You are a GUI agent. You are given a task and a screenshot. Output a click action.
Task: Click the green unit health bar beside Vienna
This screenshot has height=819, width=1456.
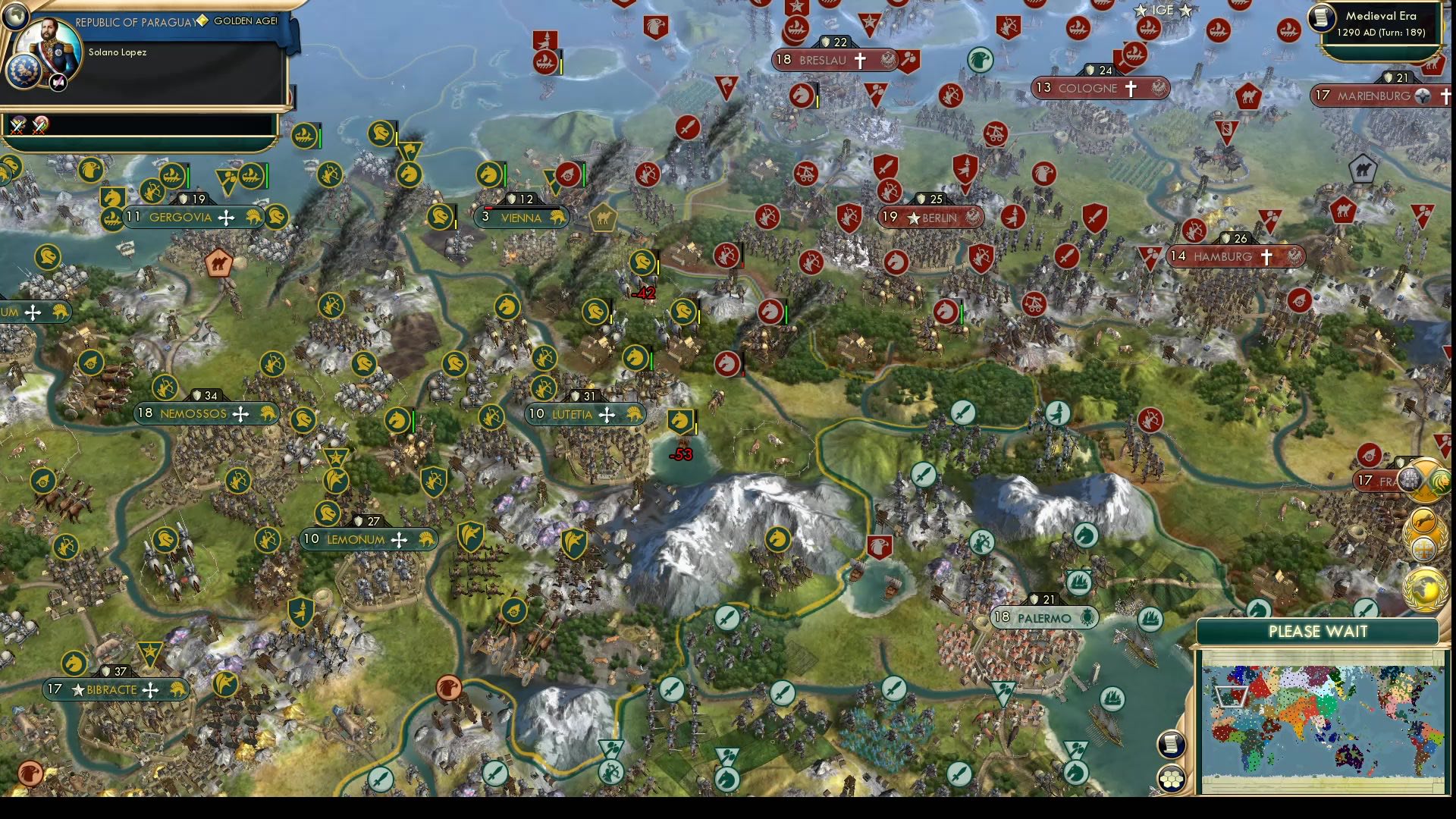pos(505,176)
